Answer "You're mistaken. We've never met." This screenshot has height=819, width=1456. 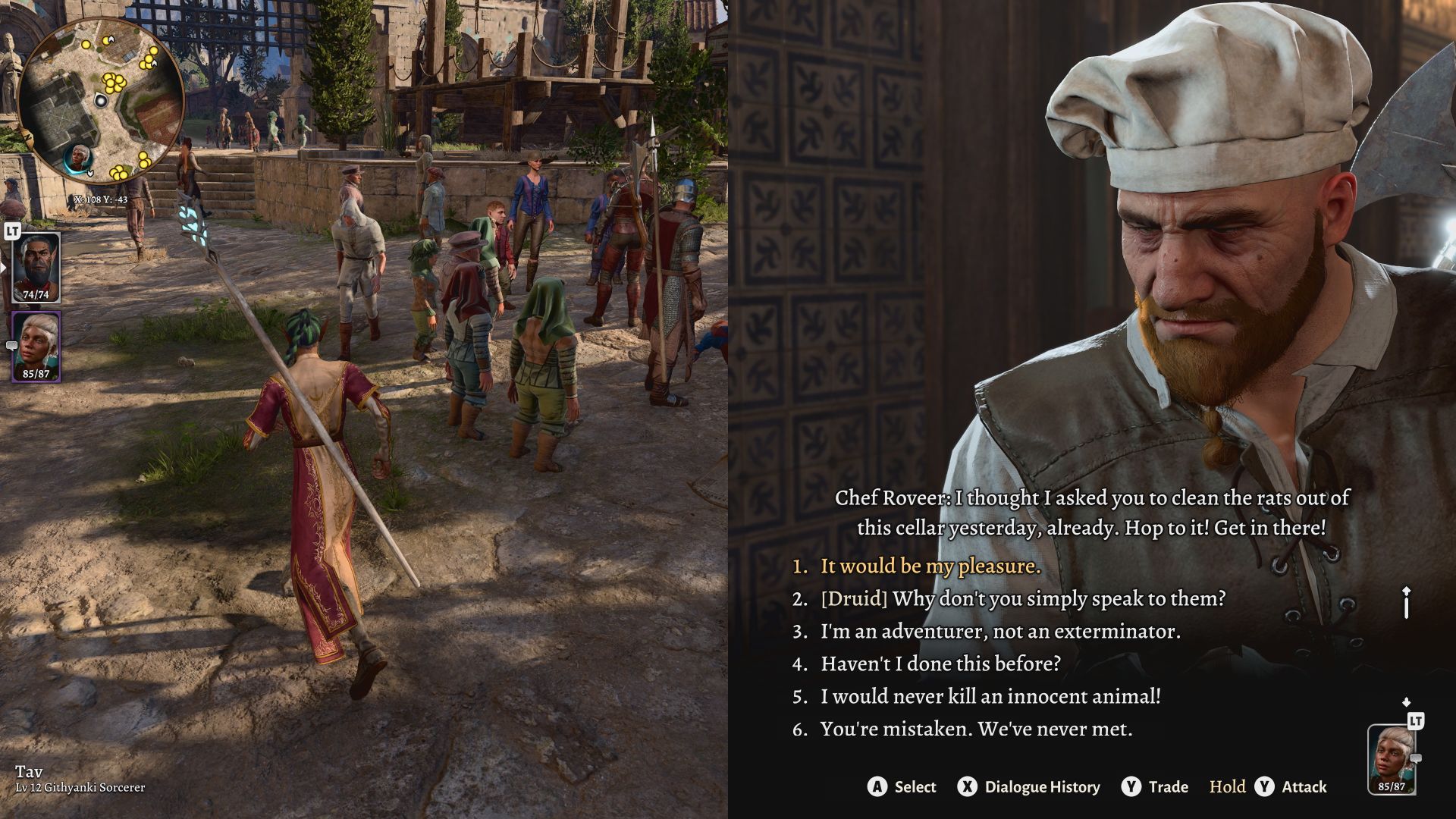coord(976,730)
